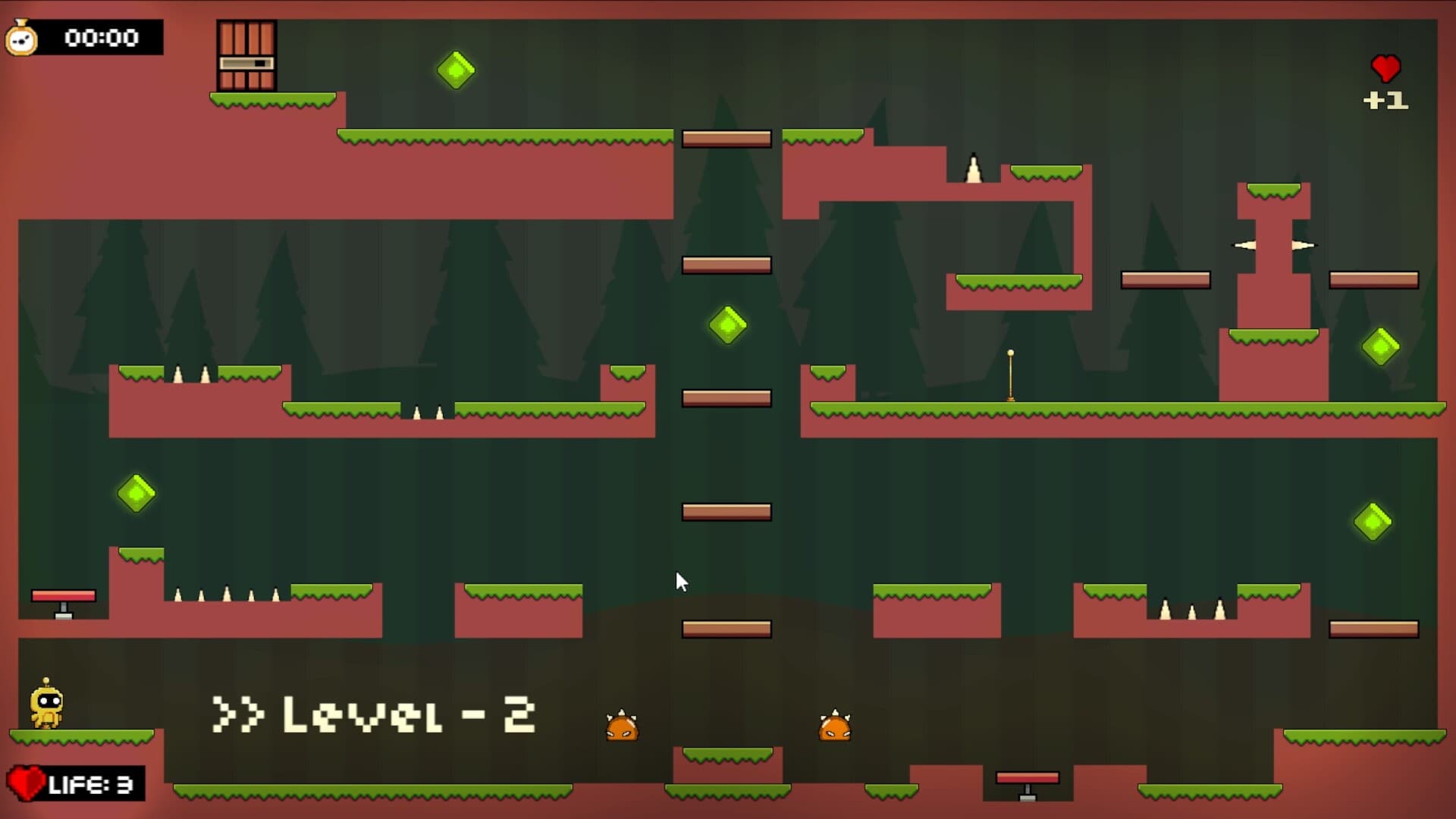The width and height of the screenshot is (1456, 819).
Task: Click the heart with +1 pickup indicator
Action: [x=1385, y=82]
